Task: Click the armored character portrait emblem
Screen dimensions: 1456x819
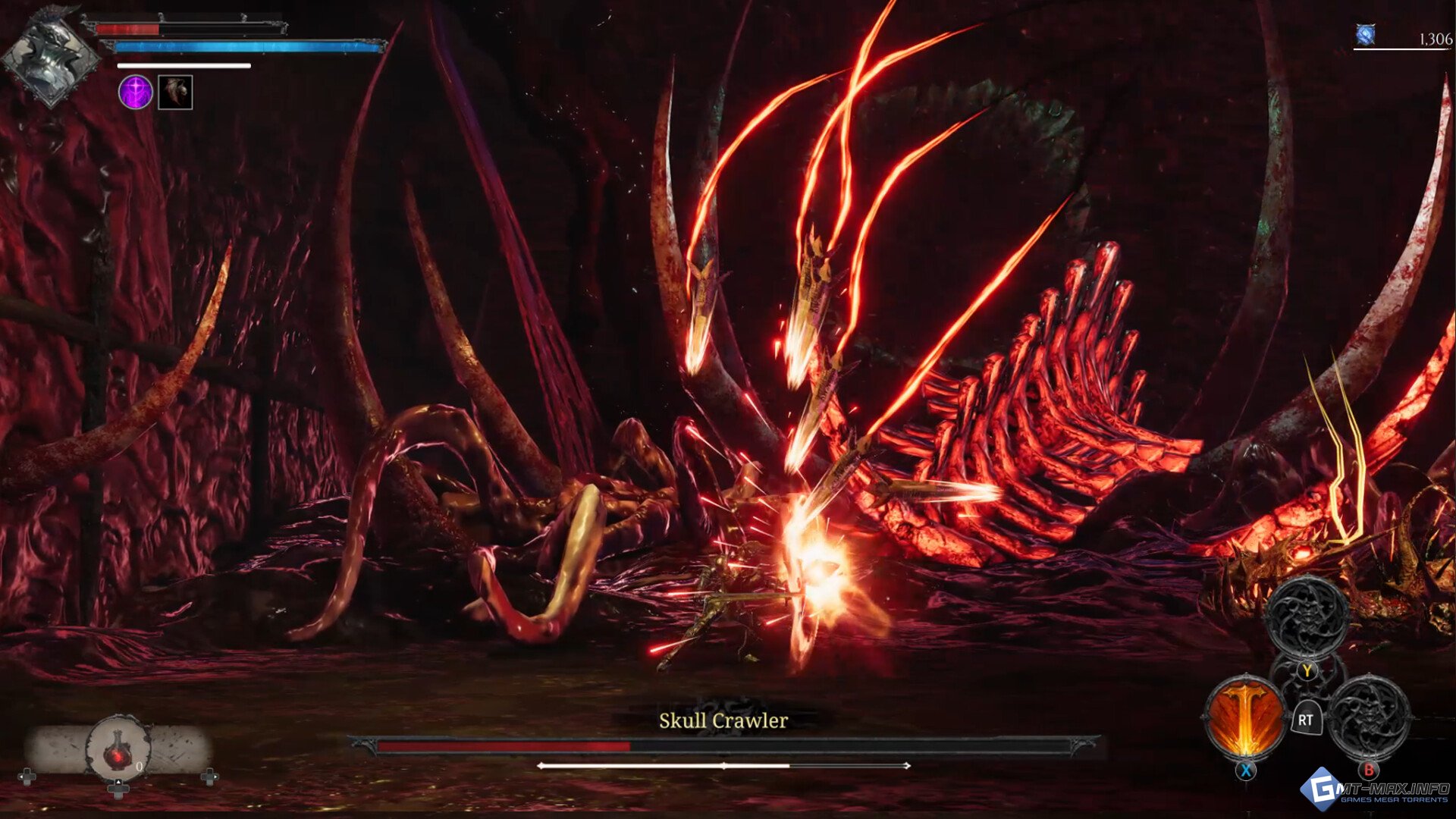Action: (x=50, y=58)
